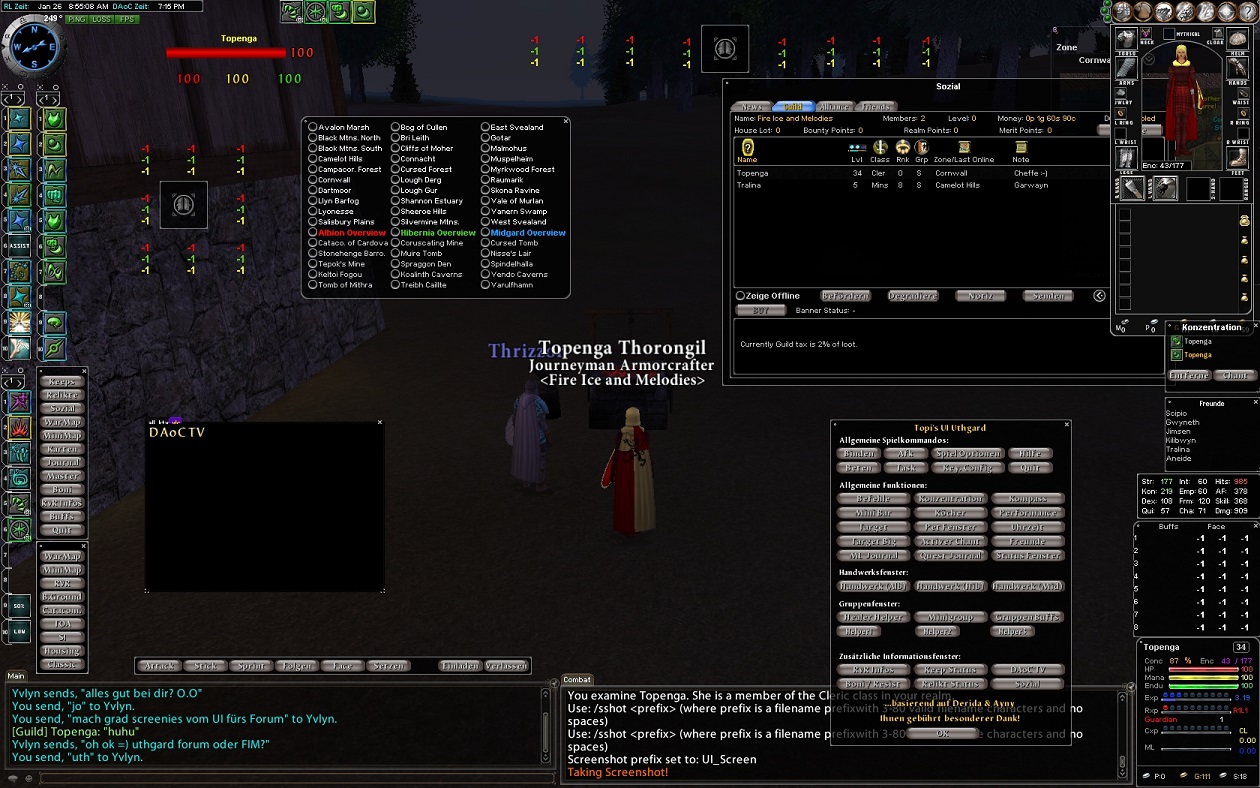Open the Housing map button
The width and height of the screenshot is (1260, 788).
click(x=62, y=651)
